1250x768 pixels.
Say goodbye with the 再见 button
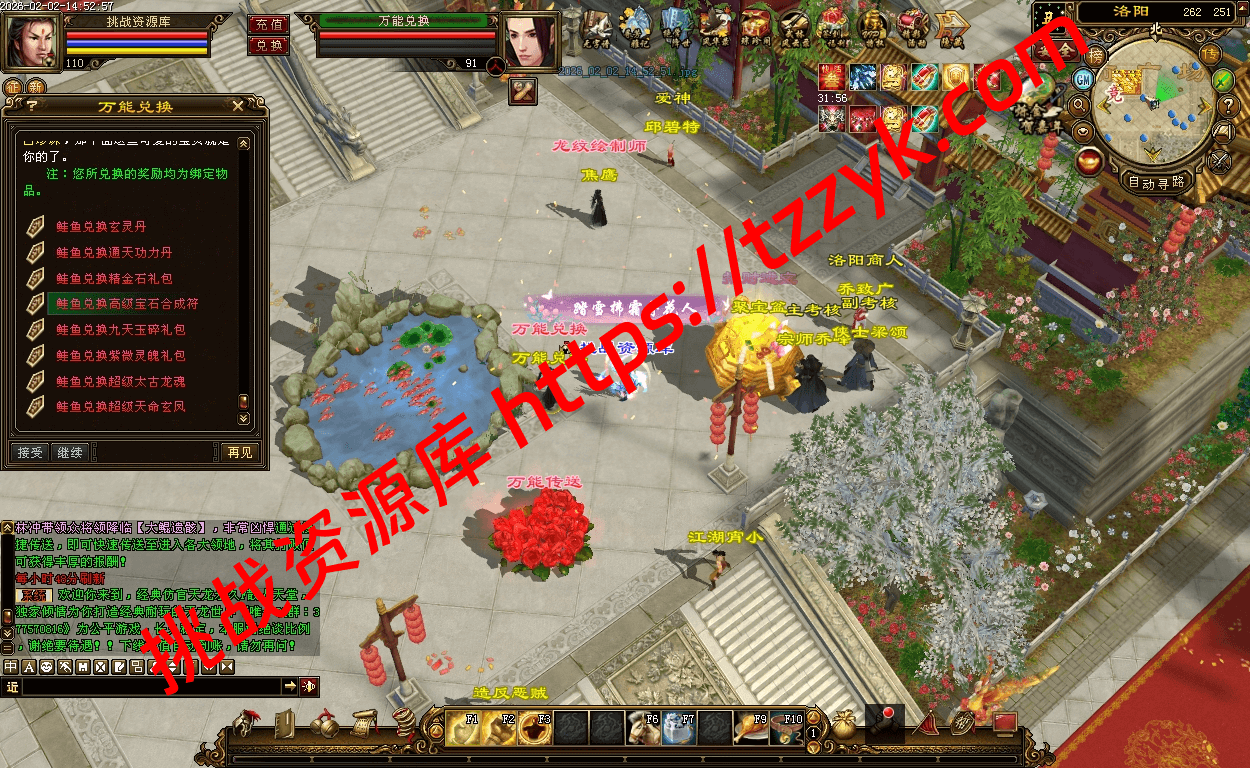240,453
